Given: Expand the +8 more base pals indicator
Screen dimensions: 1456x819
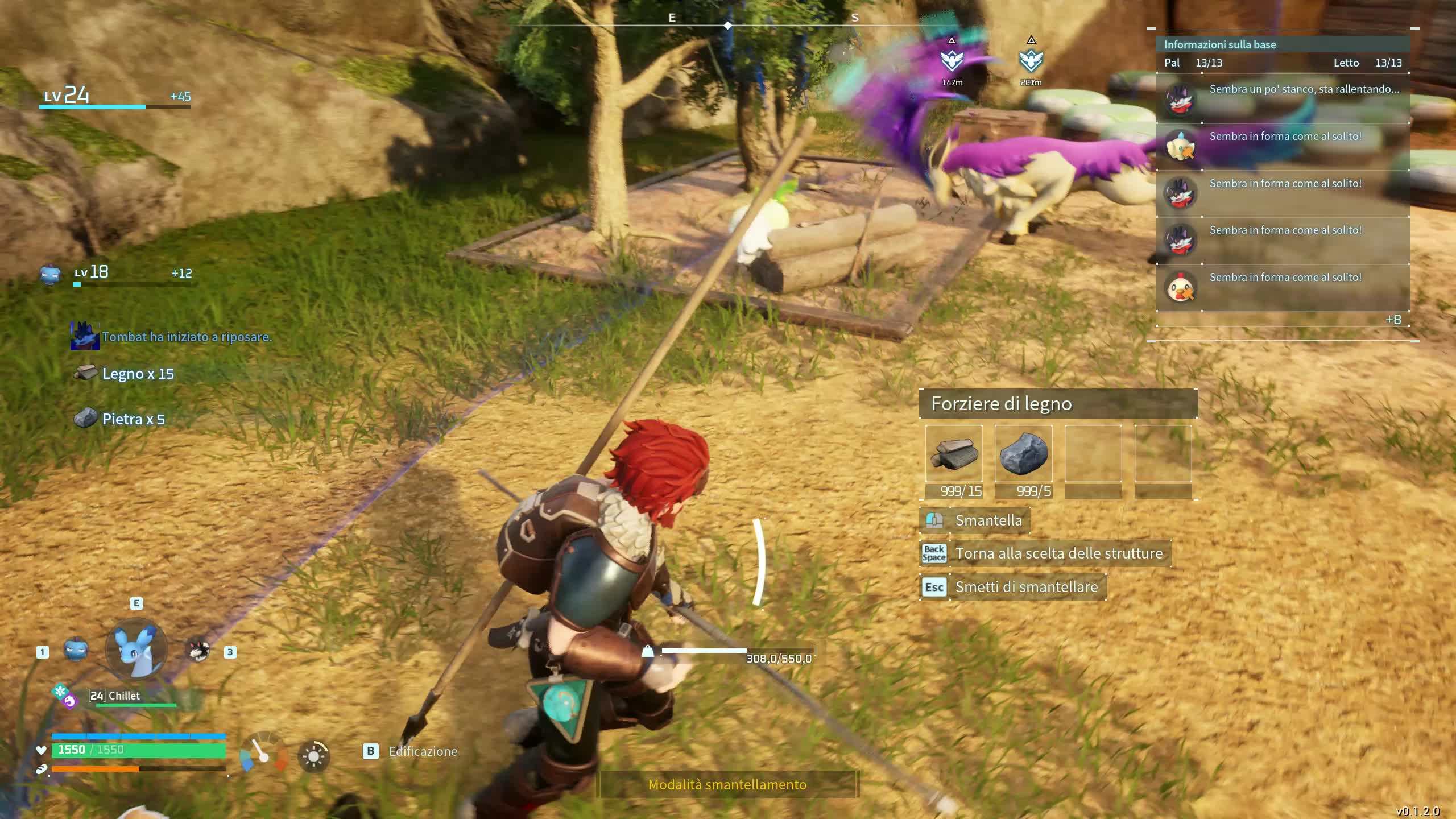Looking at the screenshot, I should click(x=1393, y=320).
